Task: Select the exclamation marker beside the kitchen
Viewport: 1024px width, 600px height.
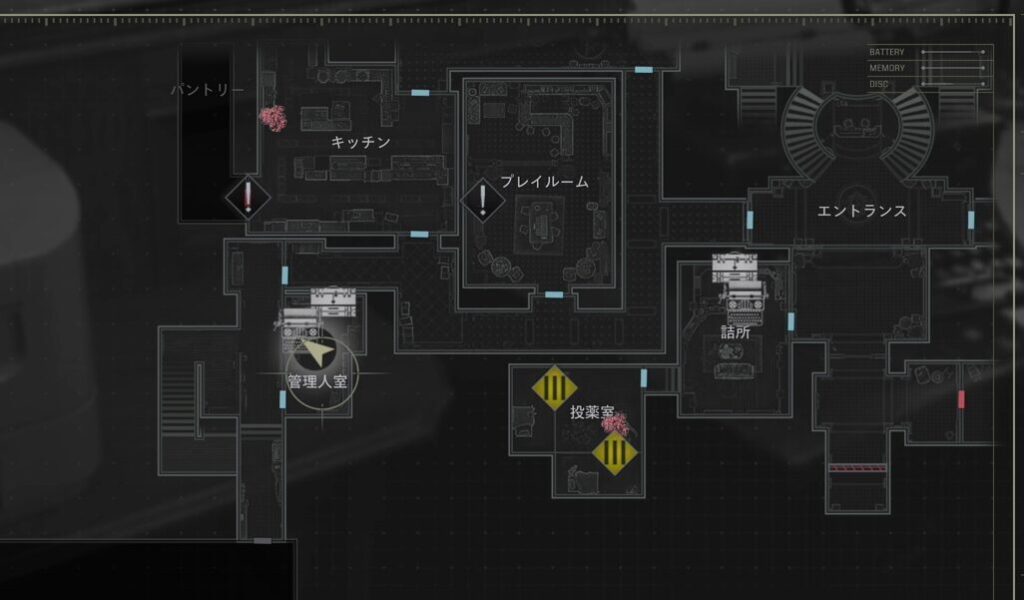Action: [x=248, y=197]
